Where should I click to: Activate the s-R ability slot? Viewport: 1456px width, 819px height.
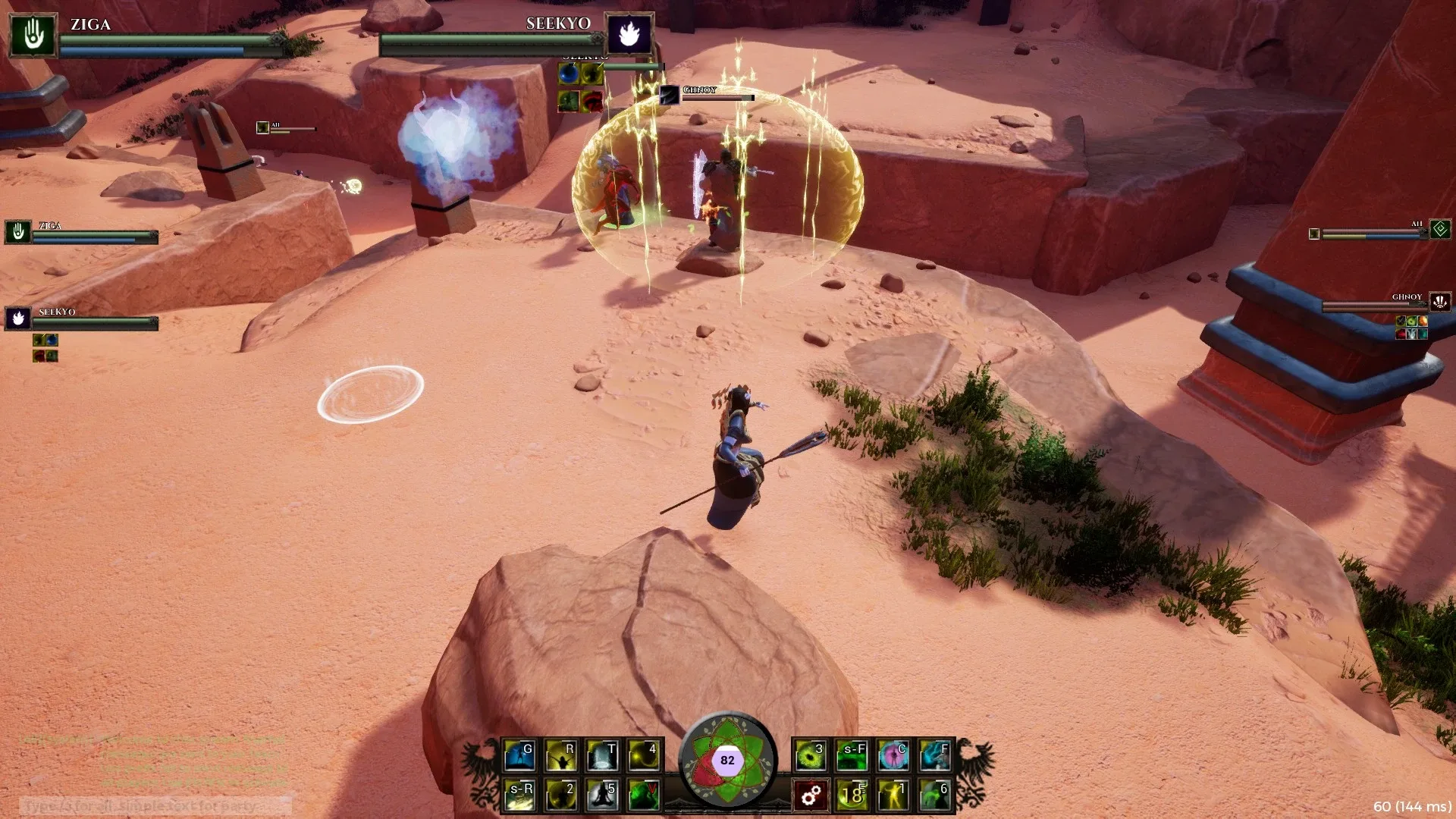coord(520,795)
